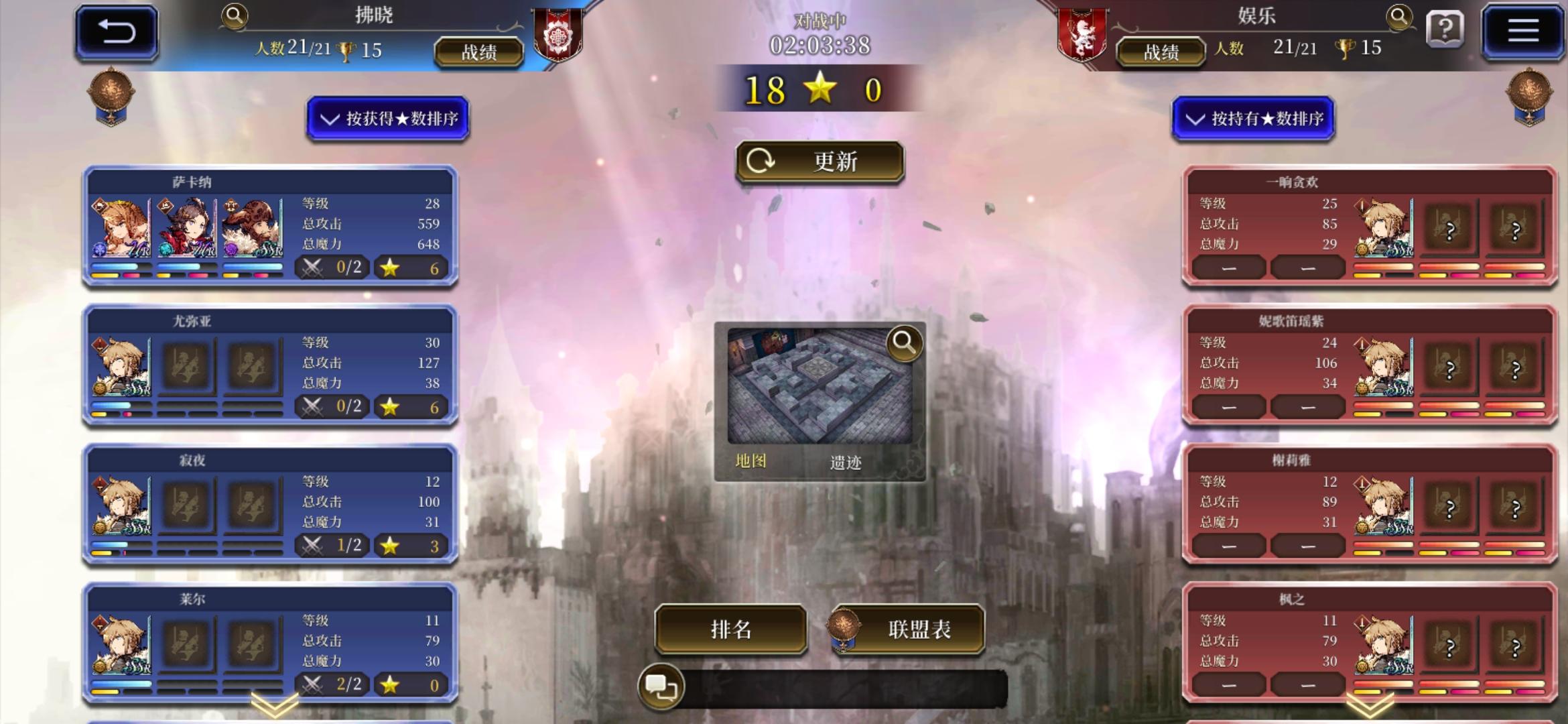
Task: Open the 按持有★数排序 sorting dropdown
Action: pyautogui.click(x=1253, y=119)
